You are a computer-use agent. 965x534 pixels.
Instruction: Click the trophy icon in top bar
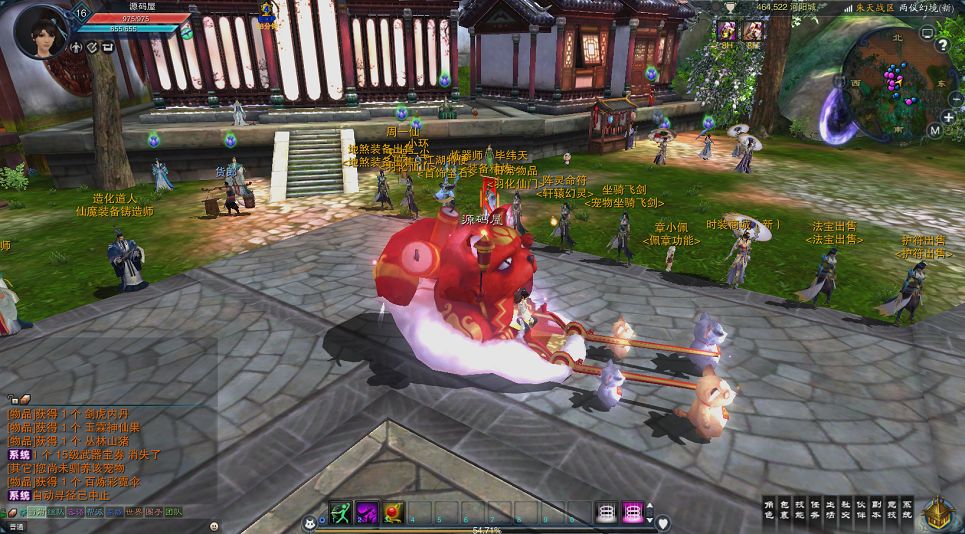731,8
